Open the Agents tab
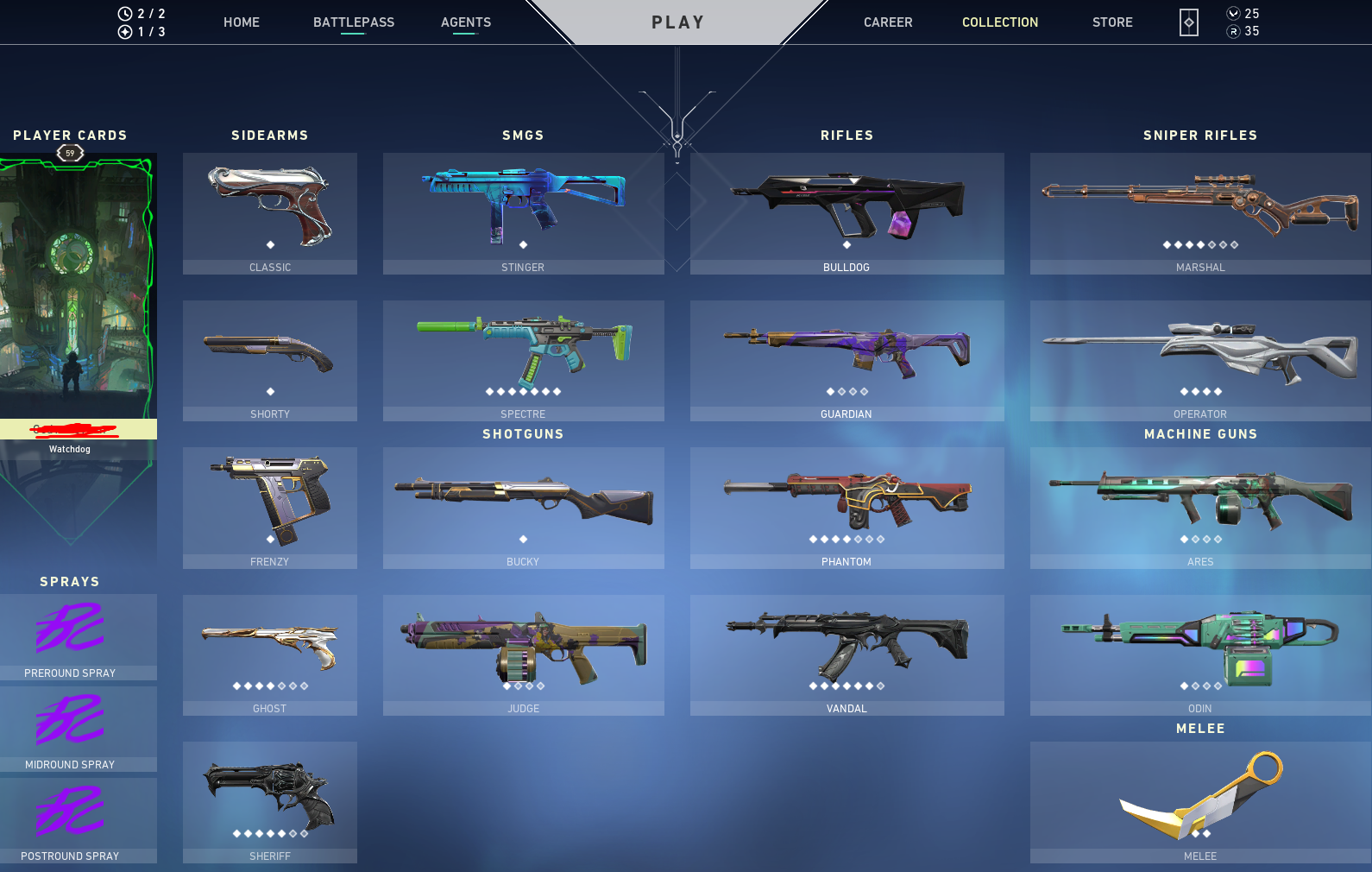Image resolution: width=1372 pixels, height=872 pixels. [465, 22]
